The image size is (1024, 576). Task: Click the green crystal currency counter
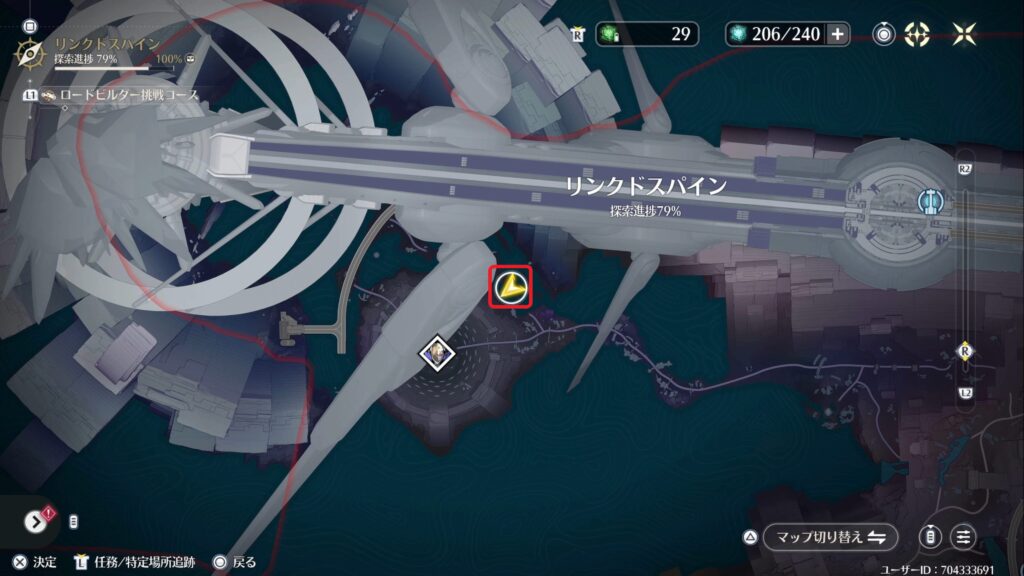646,34
